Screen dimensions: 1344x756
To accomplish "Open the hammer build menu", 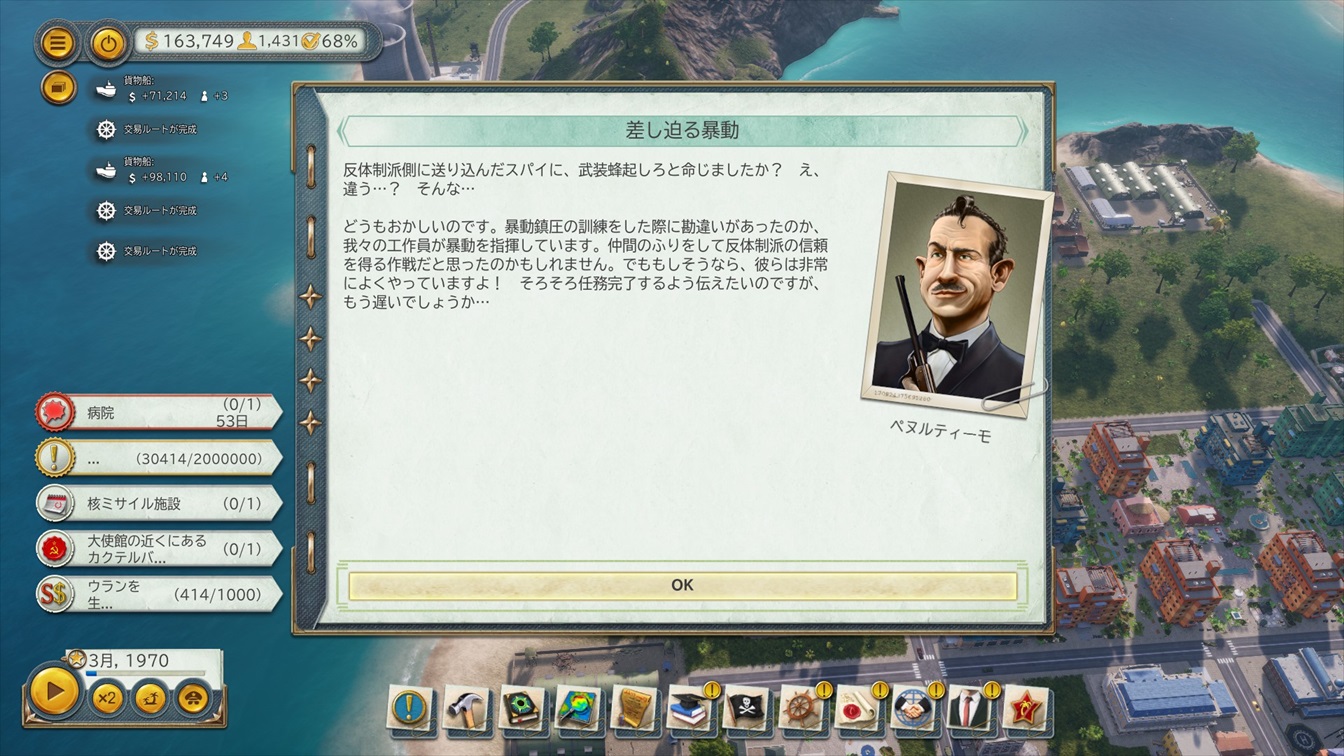I will 465,708.
